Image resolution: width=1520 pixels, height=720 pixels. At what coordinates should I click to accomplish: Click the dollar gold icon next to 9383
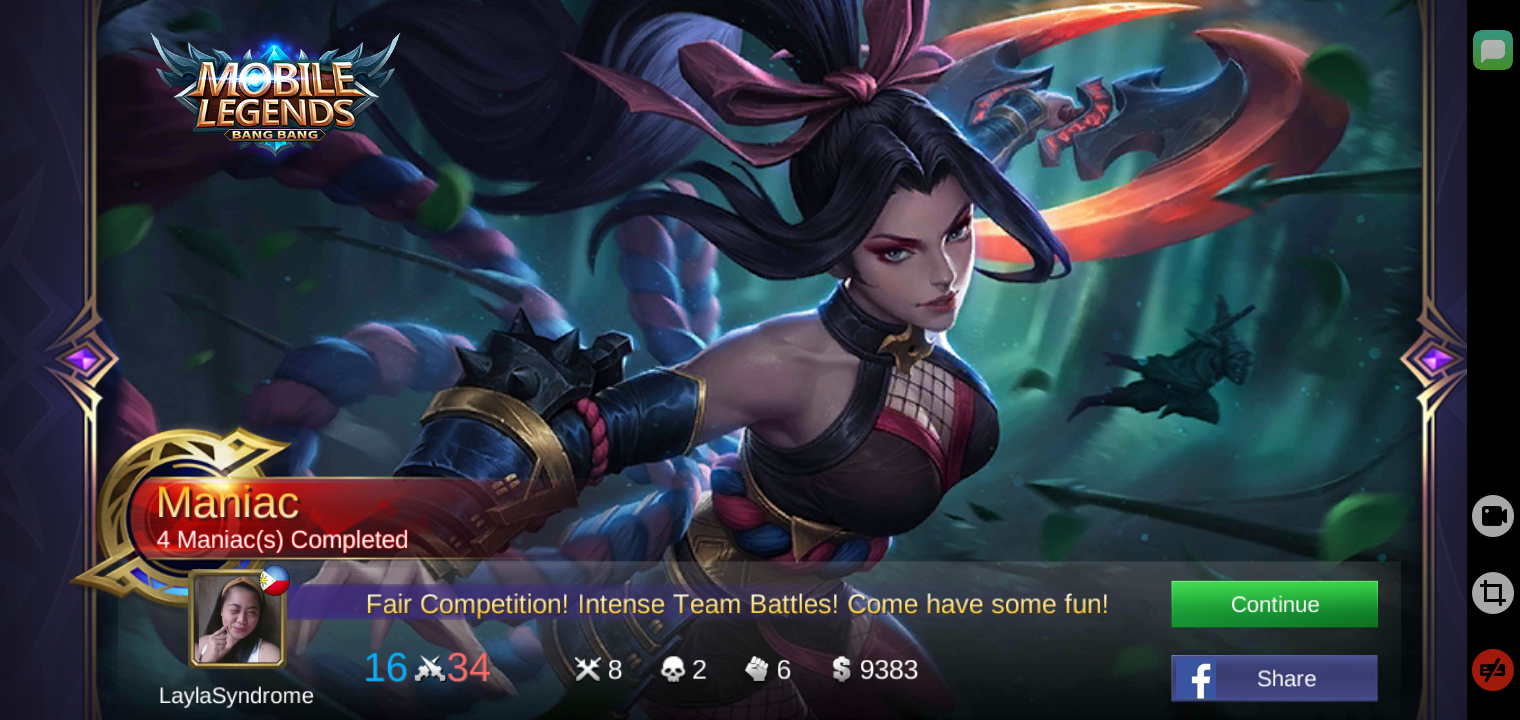click(843, 670)
